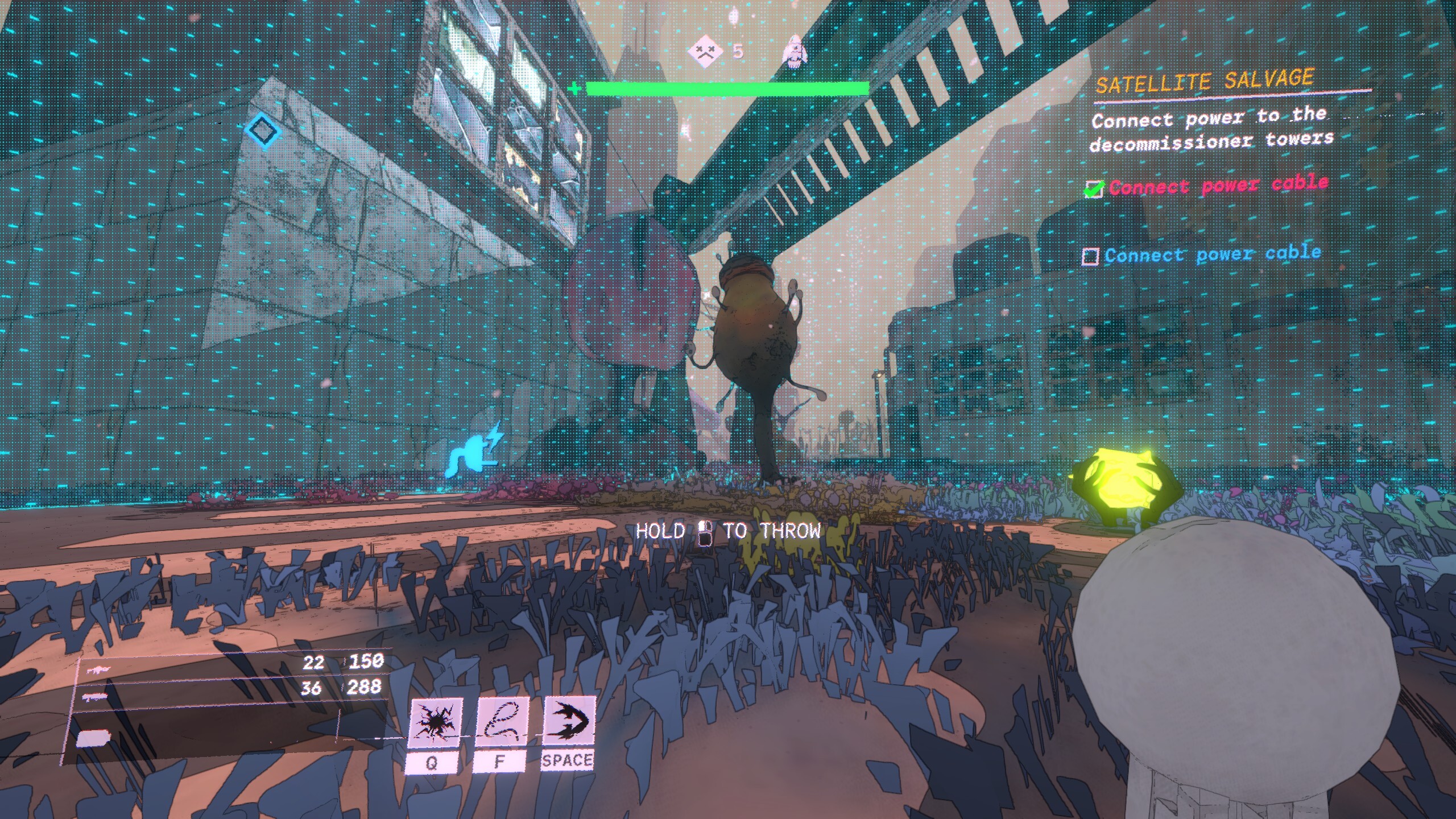Select the first rifle weapon row

[227, 665]
